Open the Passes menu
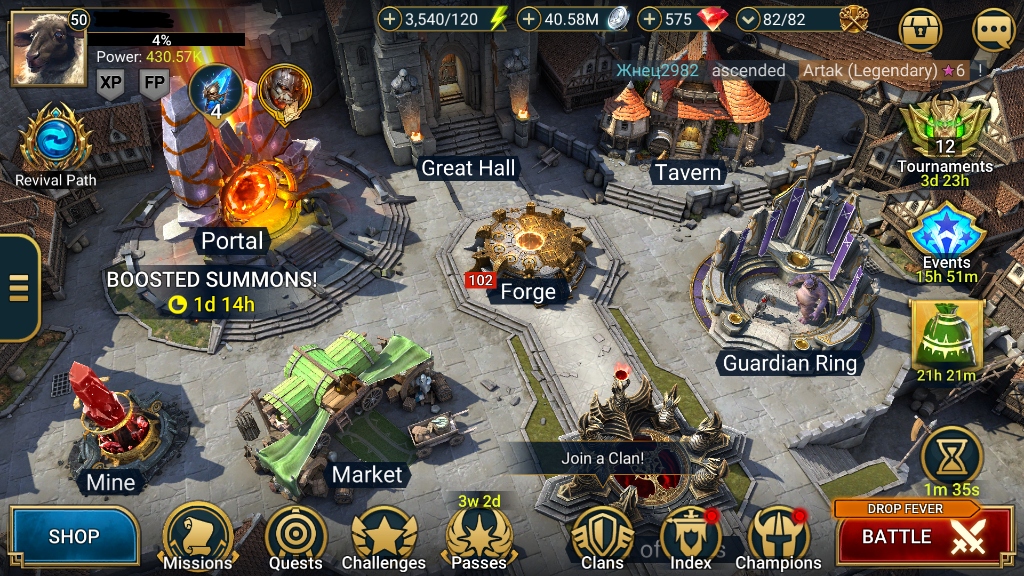1024x576 pixels. click(479, 538)
